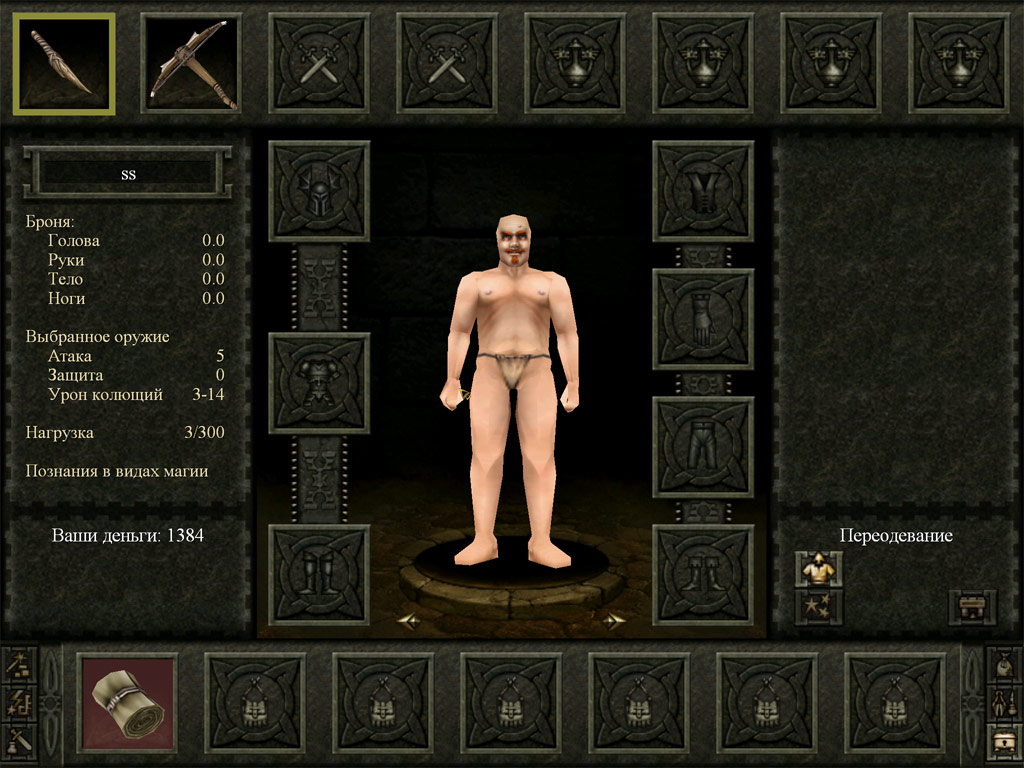Show the sack filter on the right
This screenshot has height=768, width=1024.
click(x=1004, y=664)
